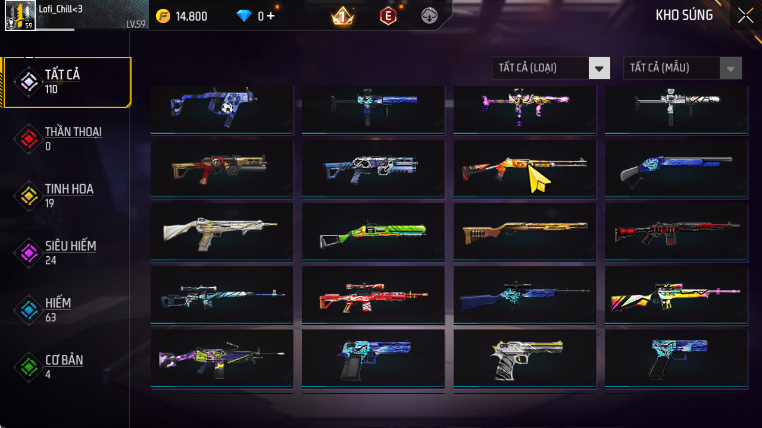762x428 pixels.
Task: Close the Kho Súng weapon vault
Action: (745, 15)
